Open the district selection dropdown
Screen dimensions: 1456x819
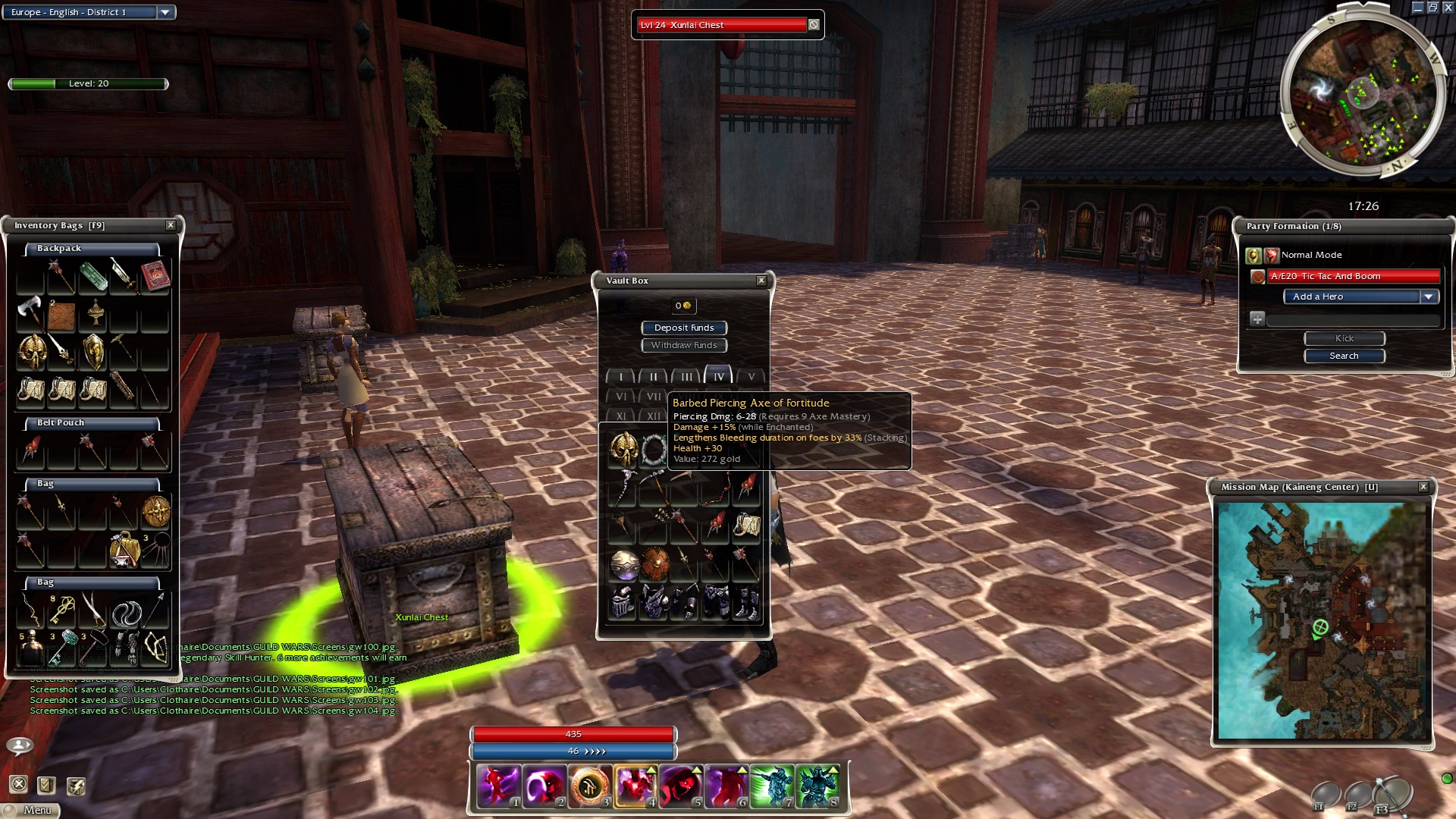(165, 12)
